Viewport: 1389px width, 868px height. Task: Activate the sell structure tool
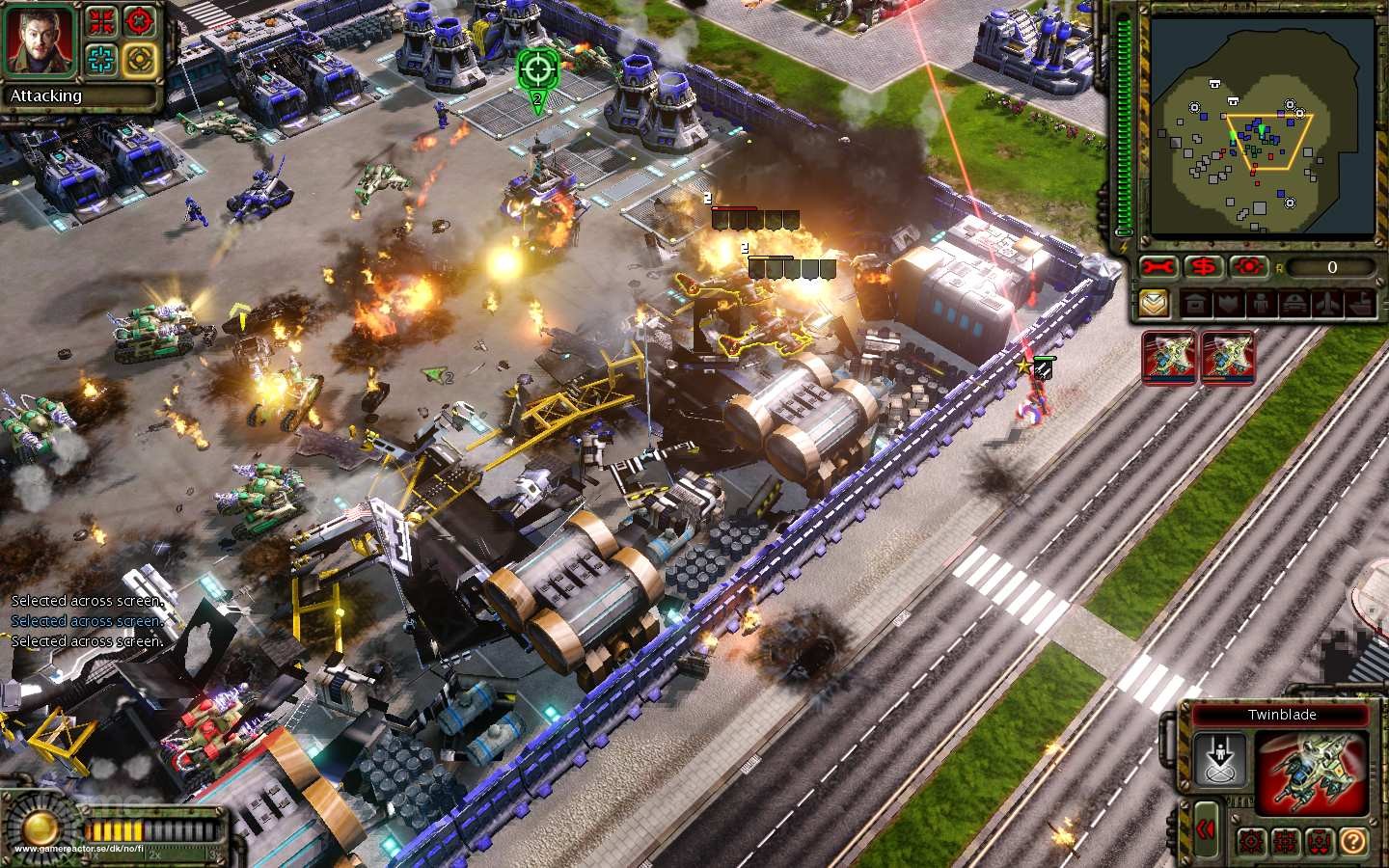[x=1202, y=267]
